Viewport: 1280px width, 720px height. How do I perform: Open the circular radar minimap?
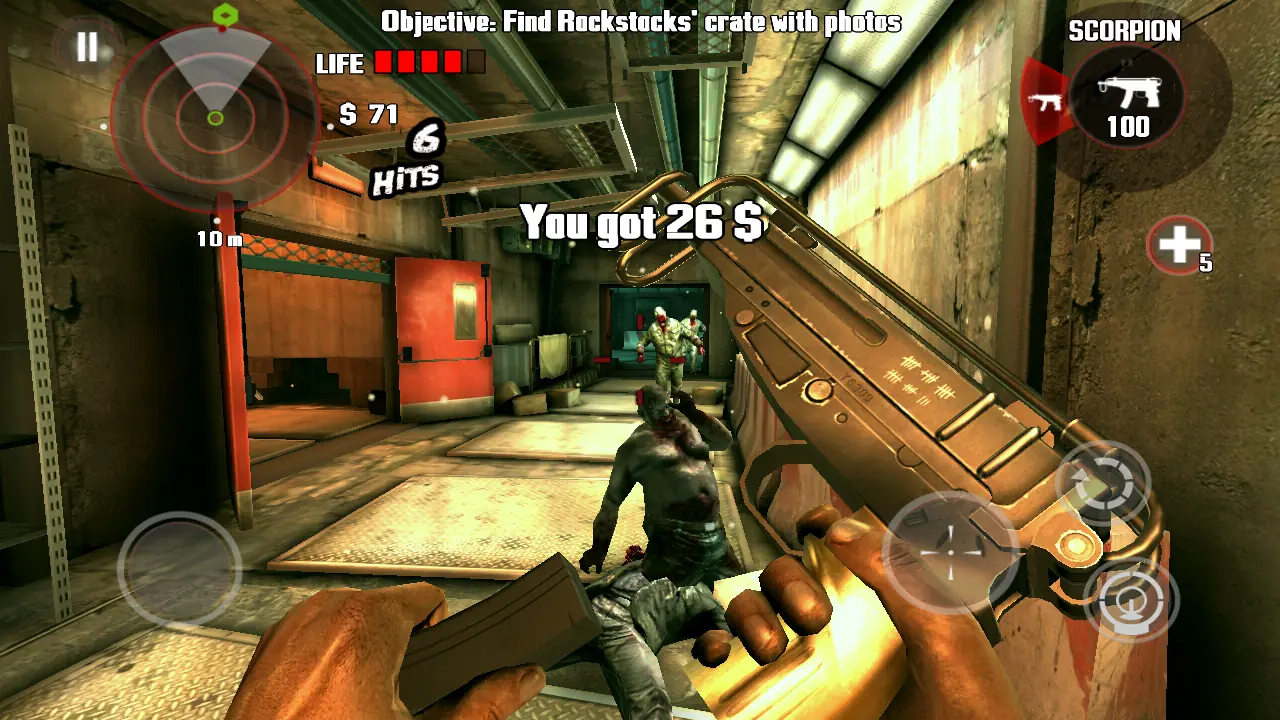(x=214, y=118)
